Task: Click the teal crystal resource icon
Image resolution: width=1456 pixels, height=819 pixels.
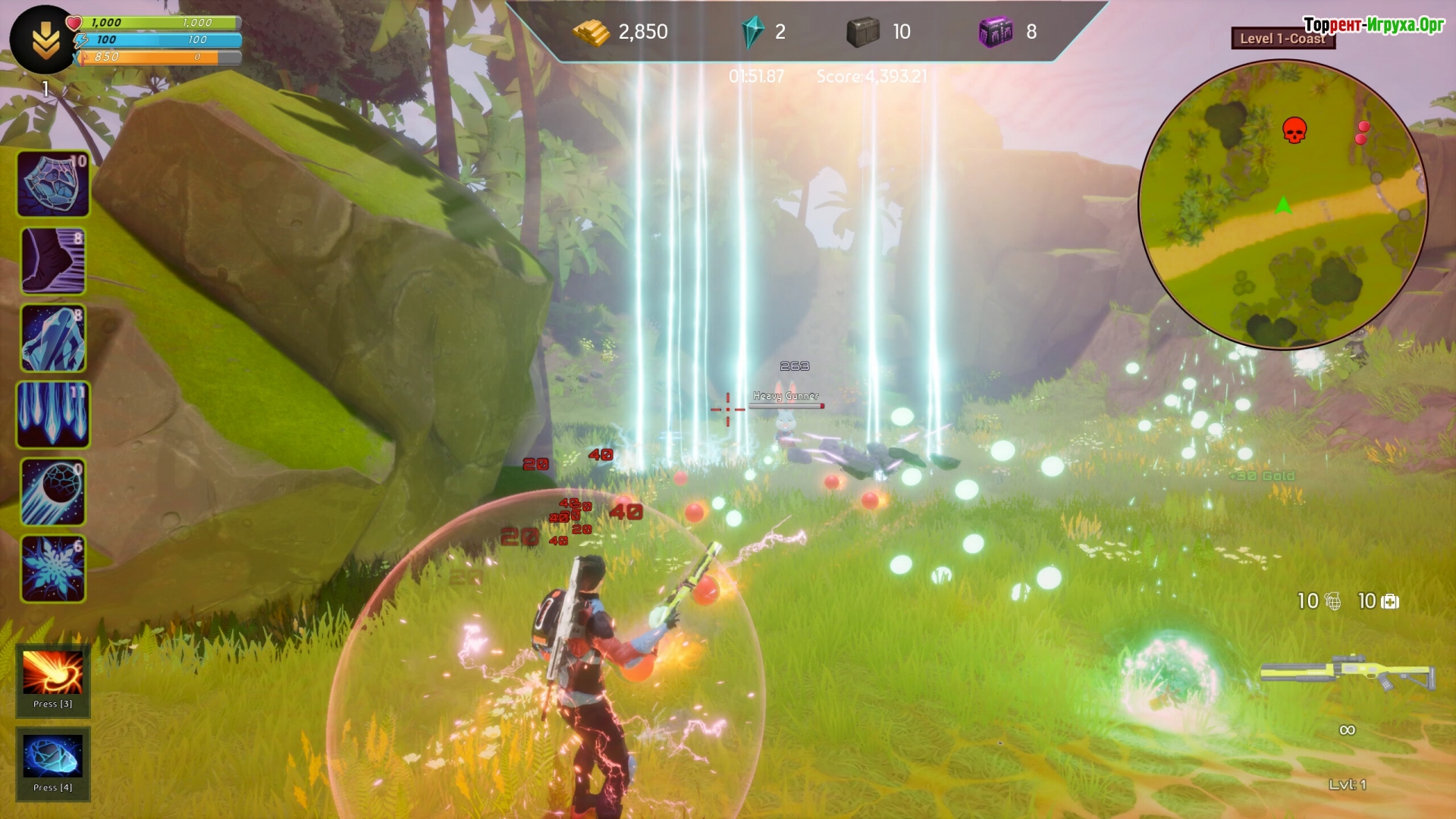Action: point(752,32)
